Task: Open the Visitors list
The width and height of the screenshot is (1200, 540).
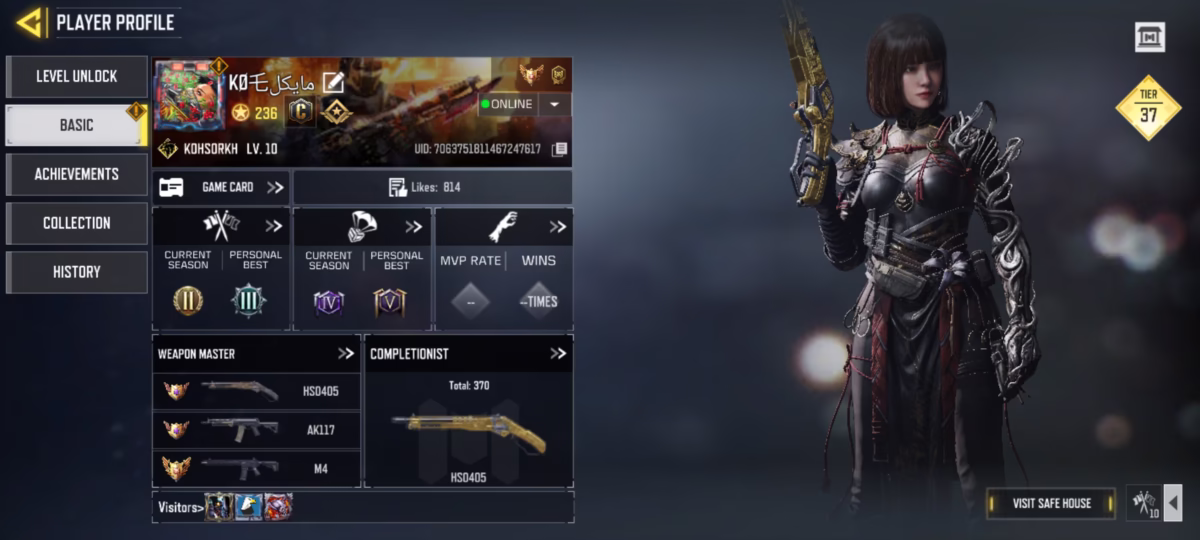Action: click(180, 507)
